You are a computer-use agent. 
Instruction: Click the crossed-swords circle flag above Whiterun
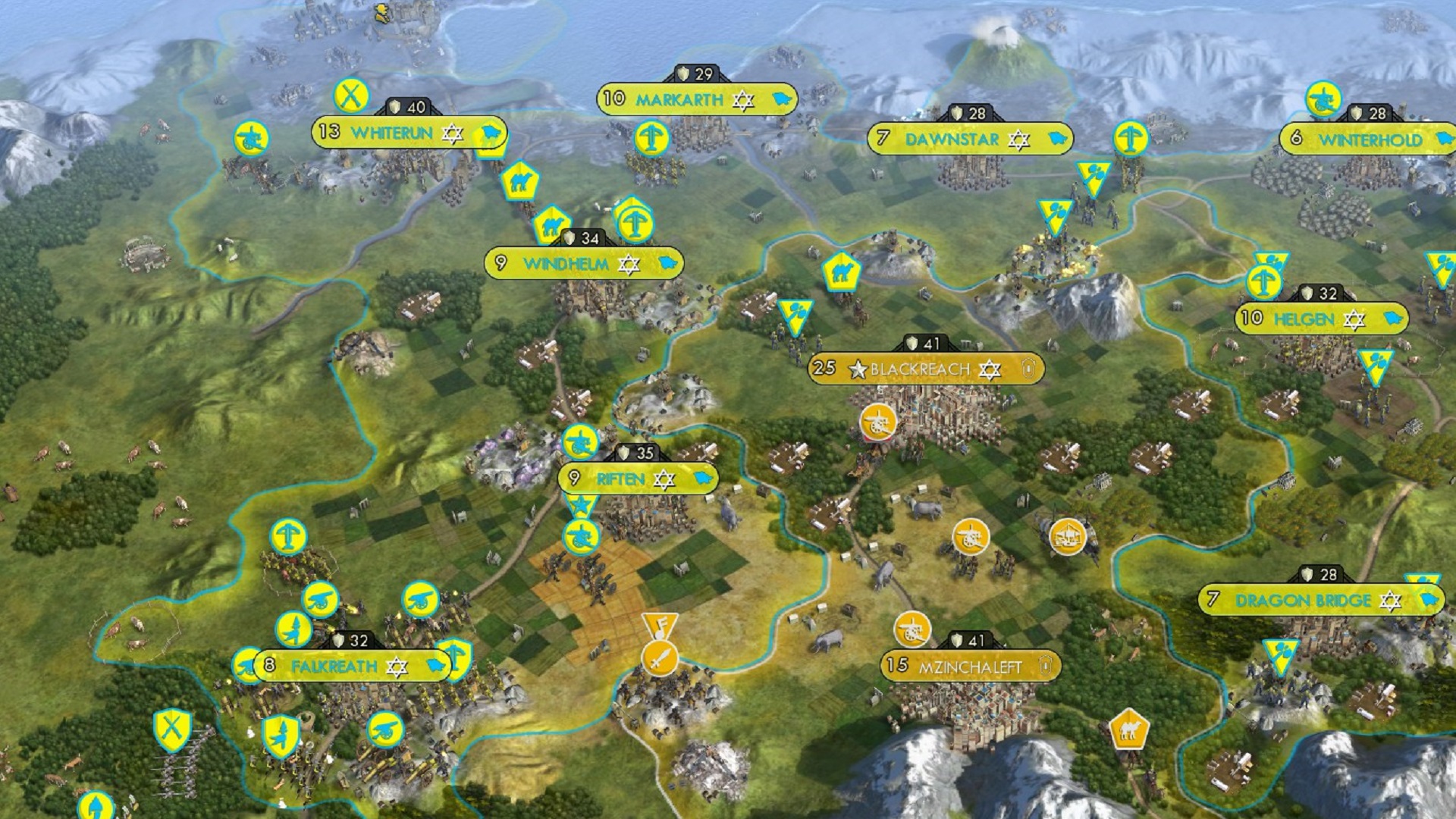pos(351,96)
